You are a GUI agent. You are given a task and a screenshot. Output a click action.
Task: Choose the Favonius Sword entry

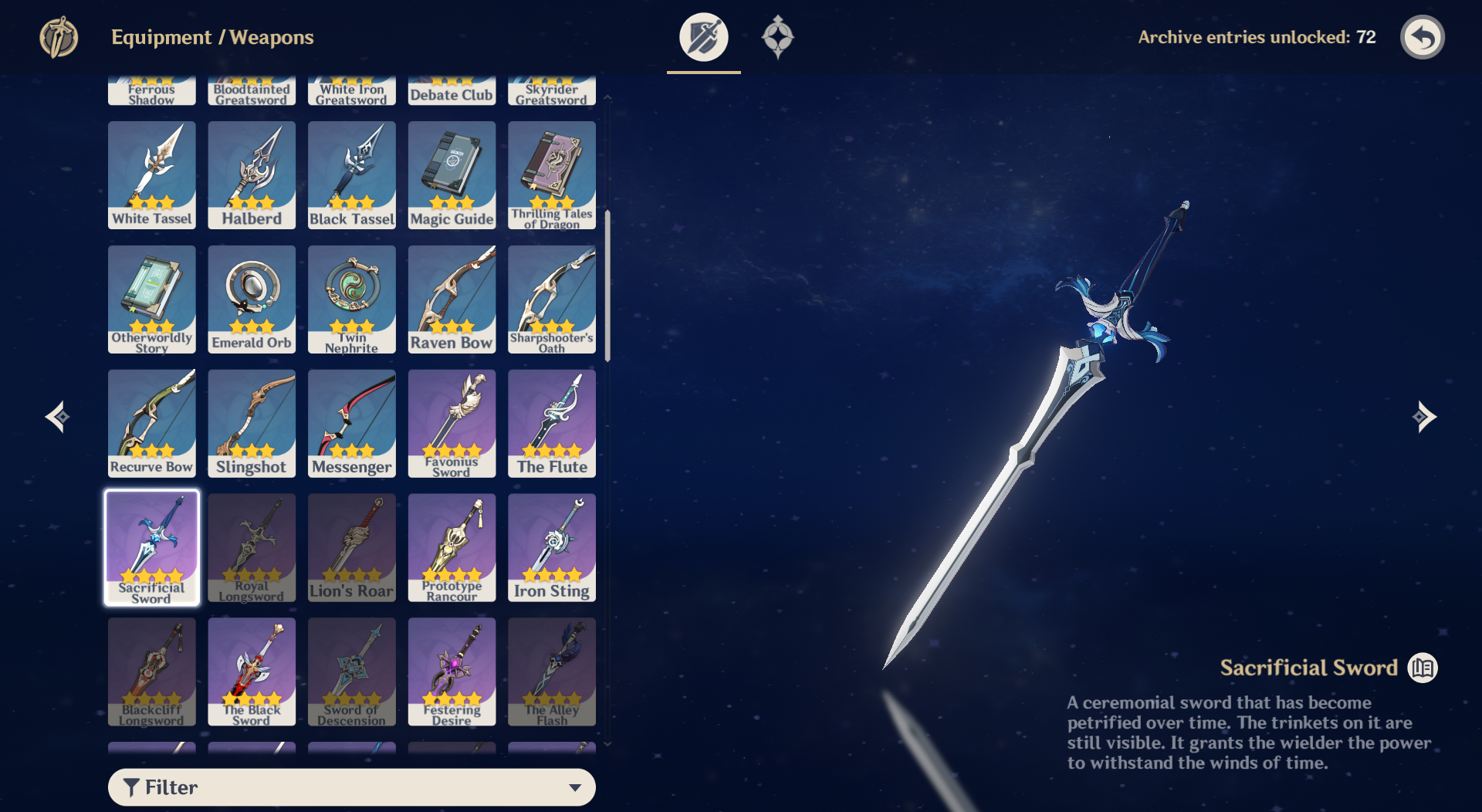click(x=452, y=423)
